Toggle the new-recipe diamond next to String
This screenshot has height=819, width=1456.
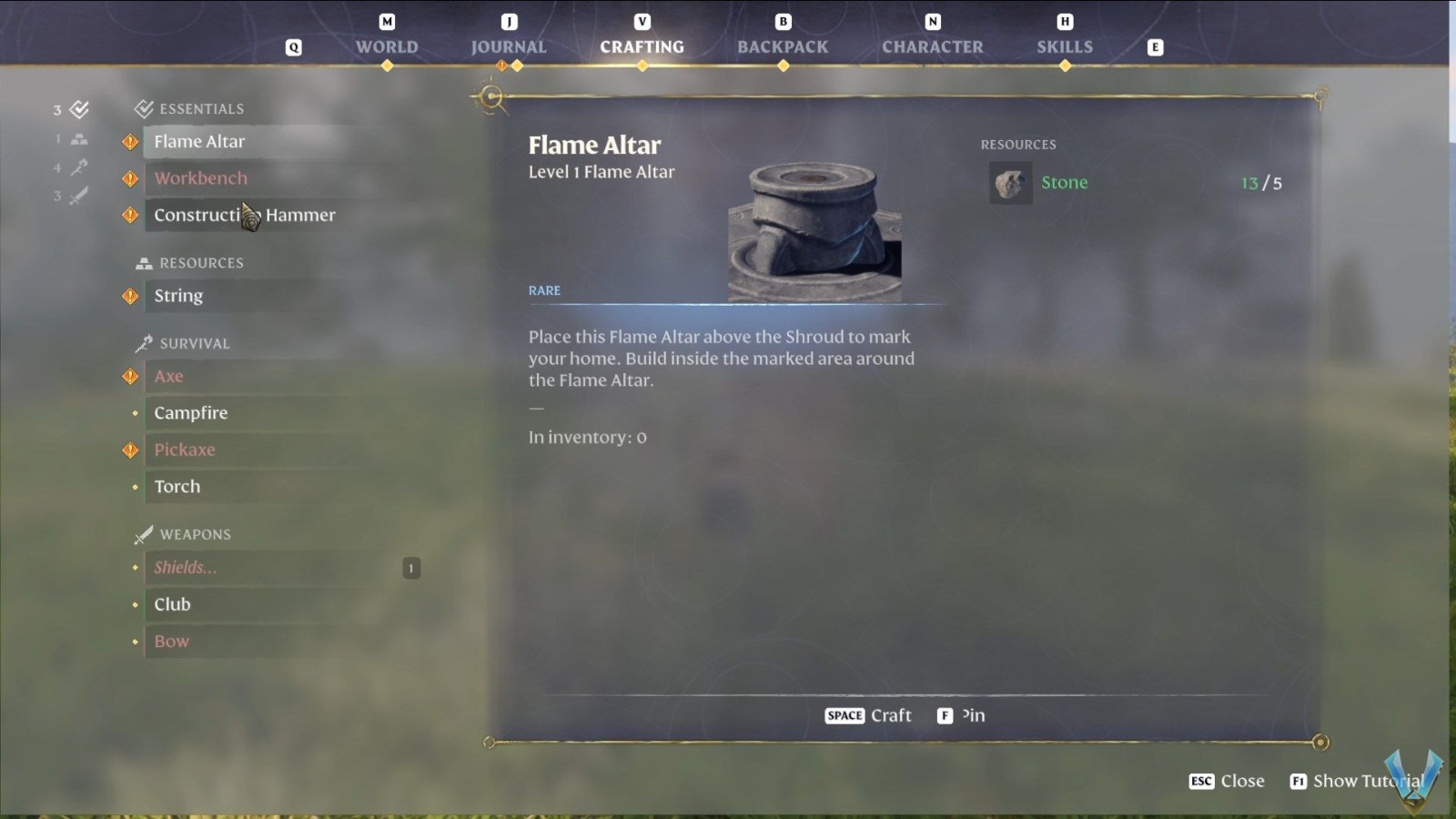coord(129,296)
